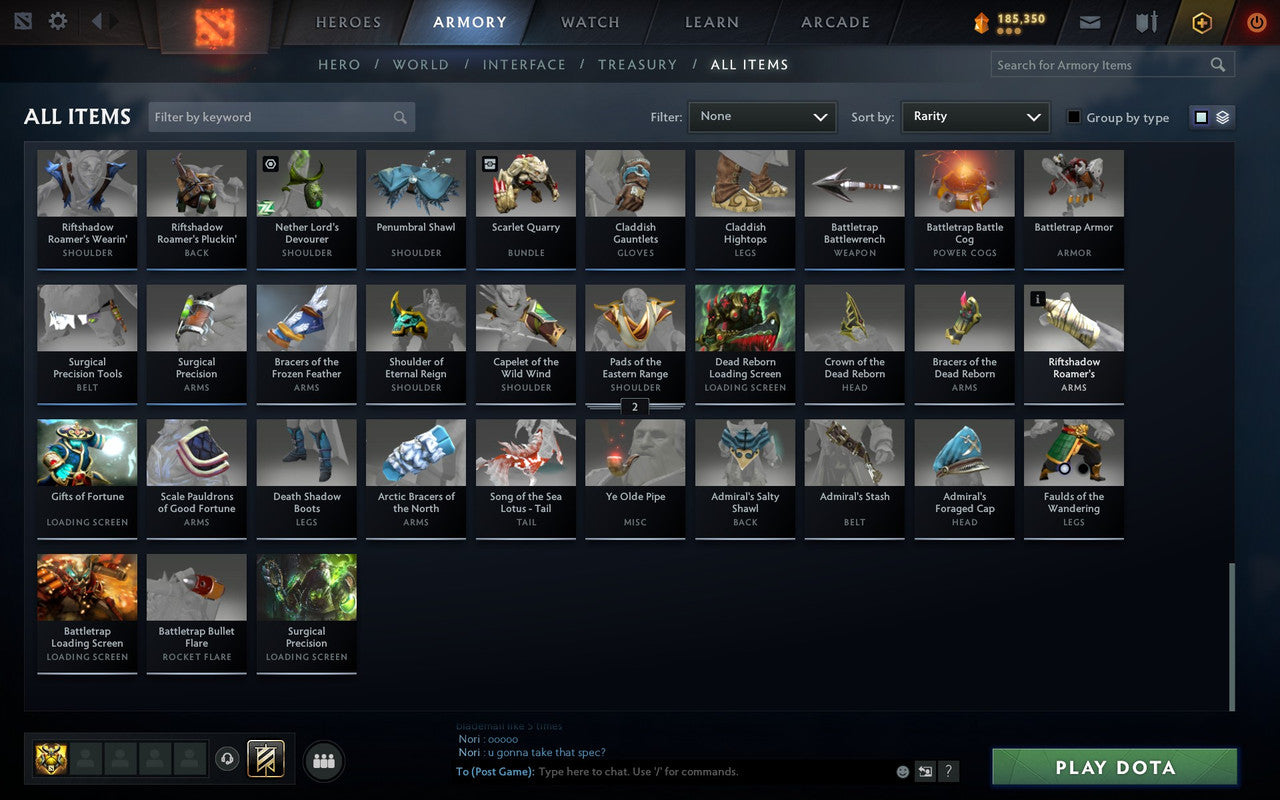Open the TREASURY section
1280x800 pixels.
[x=637, y=64]
